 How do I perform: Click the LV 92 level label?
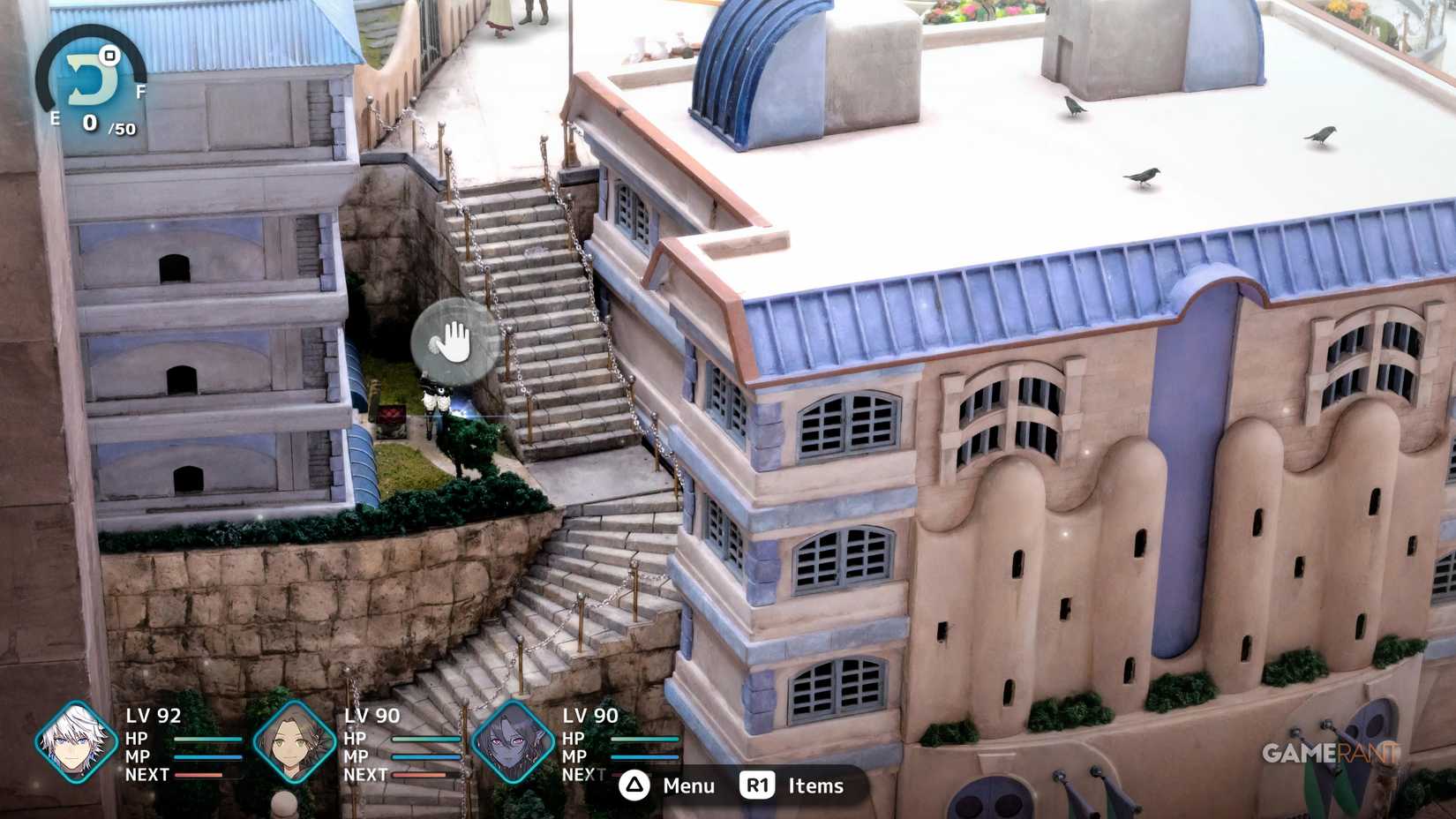[154, 717]
